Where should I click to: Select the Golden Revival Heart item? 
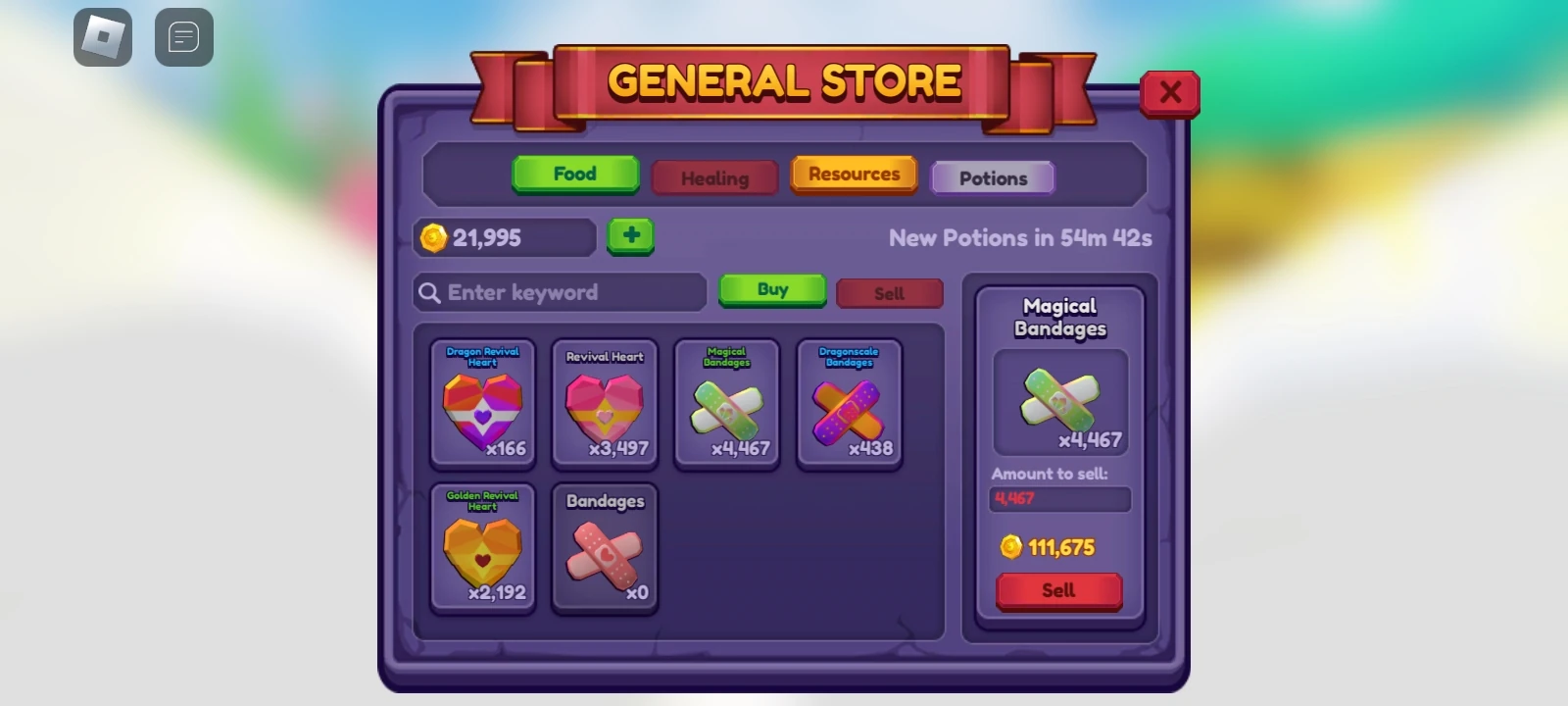482,549
